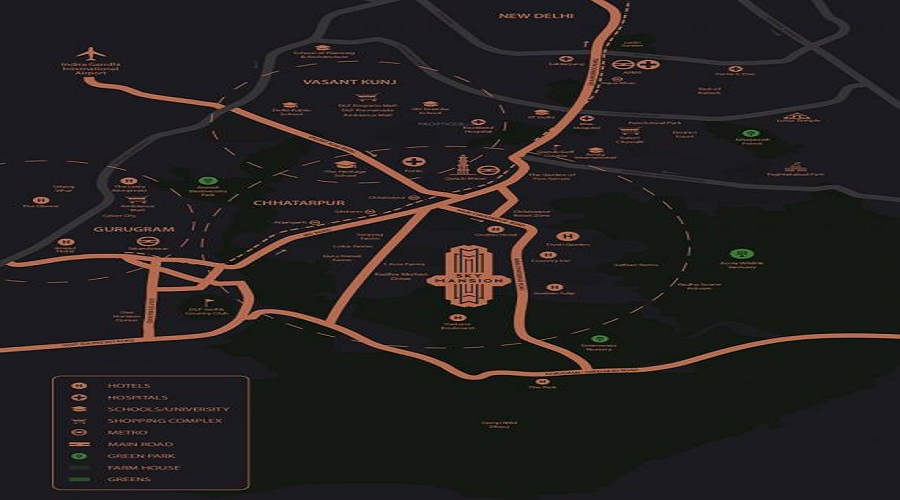Click the Asola Wildlife Sanctuary green marker

pyautogui.click(x=741, y=255)
